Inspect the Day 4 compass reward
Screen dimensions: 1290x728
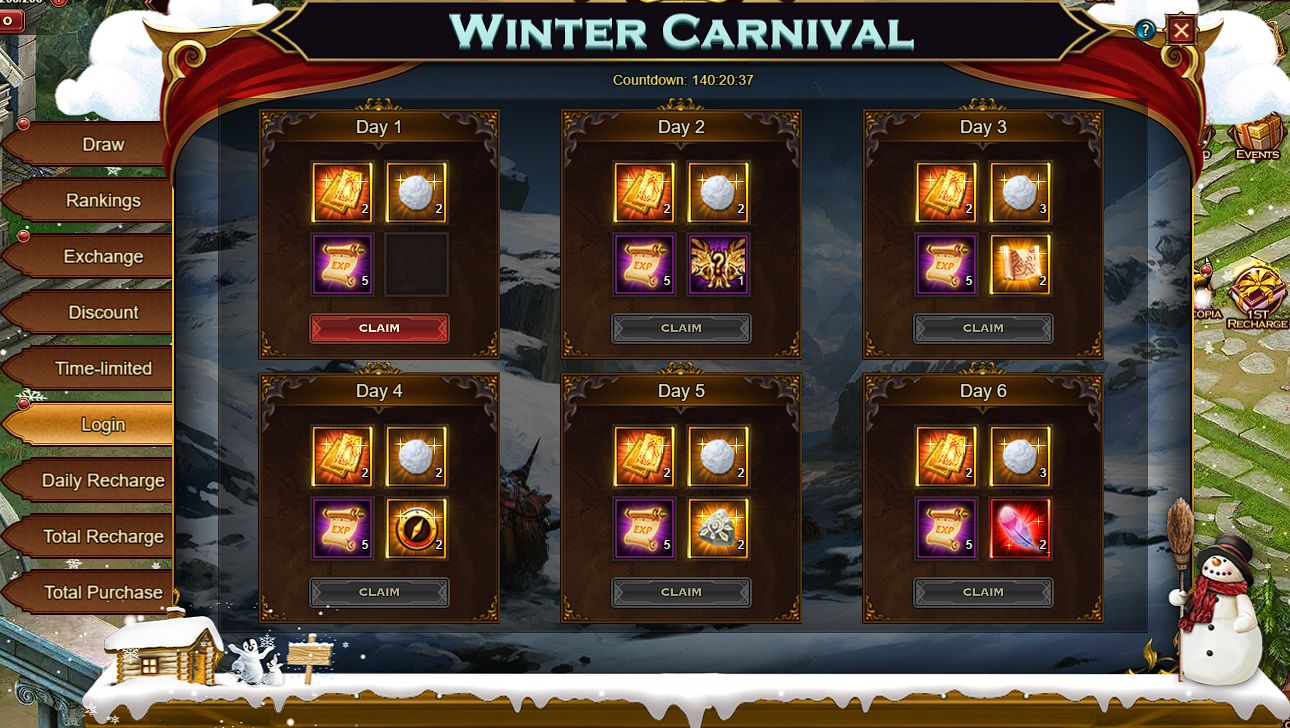coord(416,529)
